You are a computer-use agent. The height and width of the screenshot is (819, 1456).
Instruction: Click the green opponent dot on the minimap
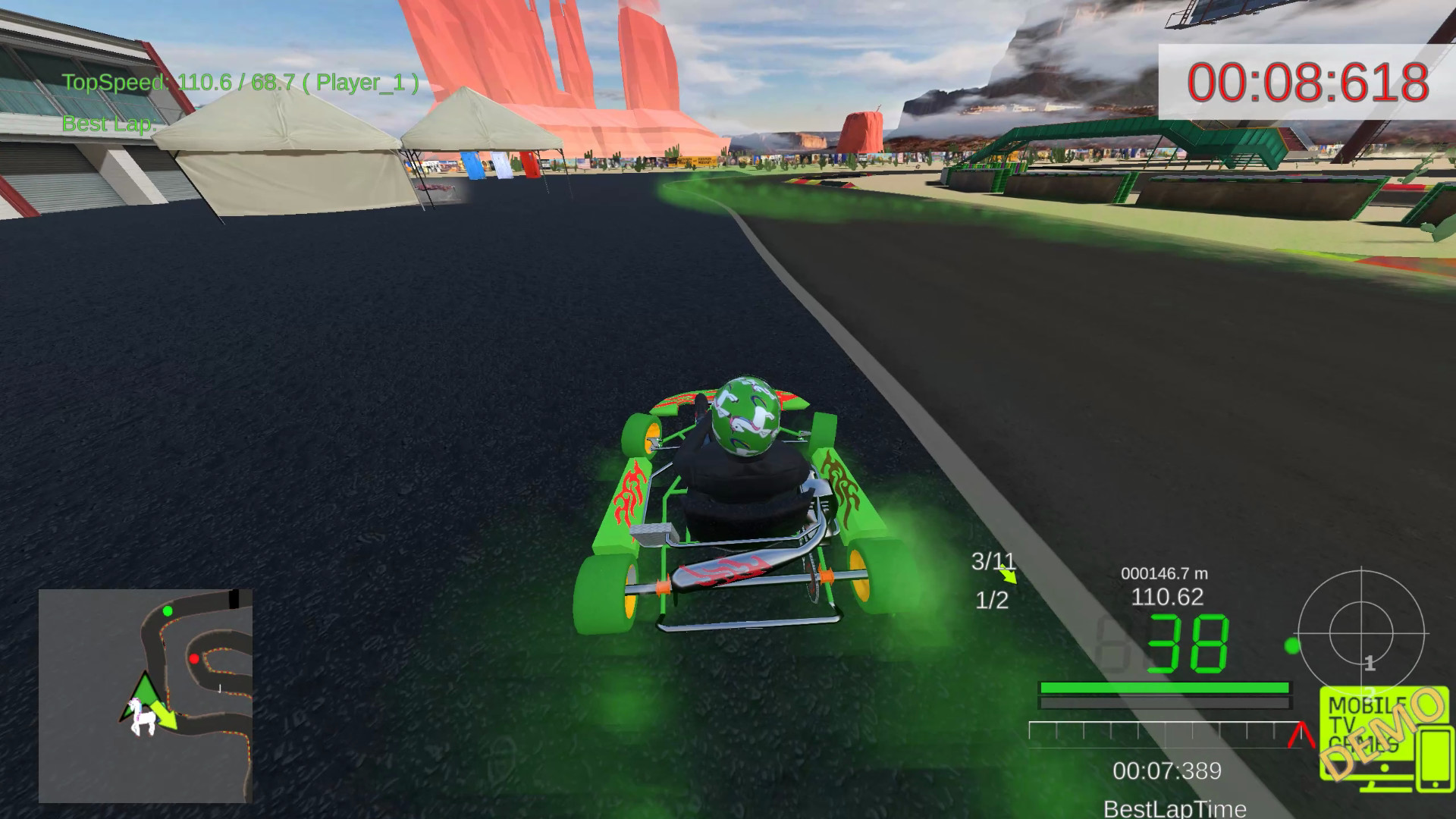[168, 612]
